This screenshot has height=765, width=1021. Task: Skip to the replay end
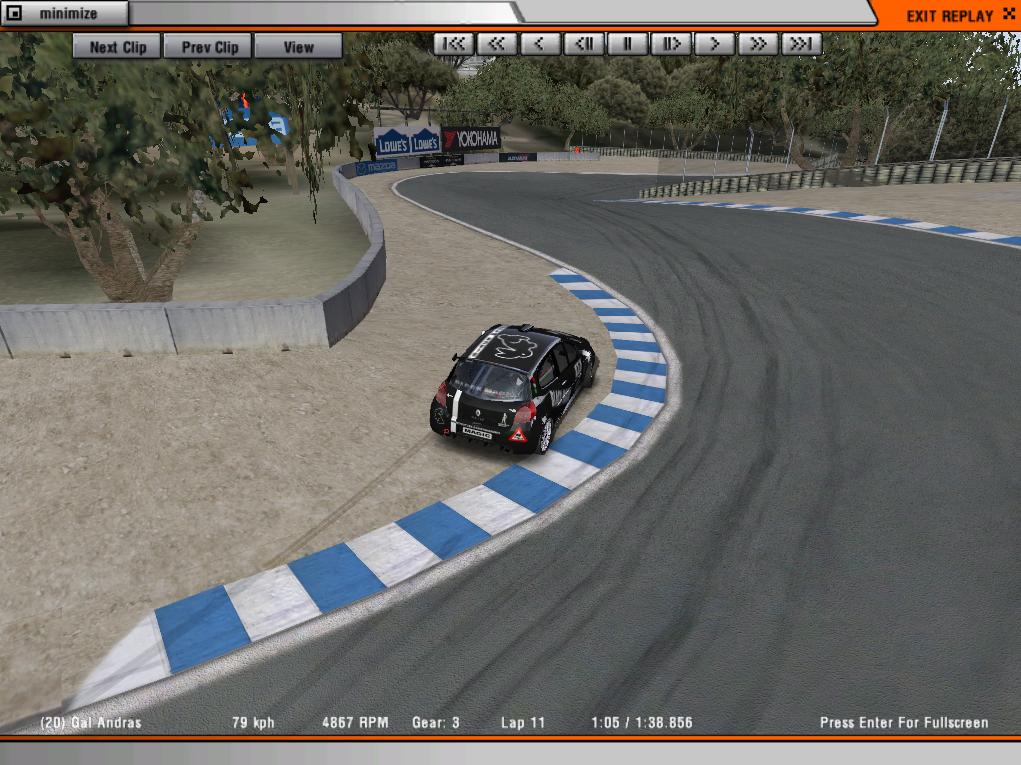[x=802, y=44]
